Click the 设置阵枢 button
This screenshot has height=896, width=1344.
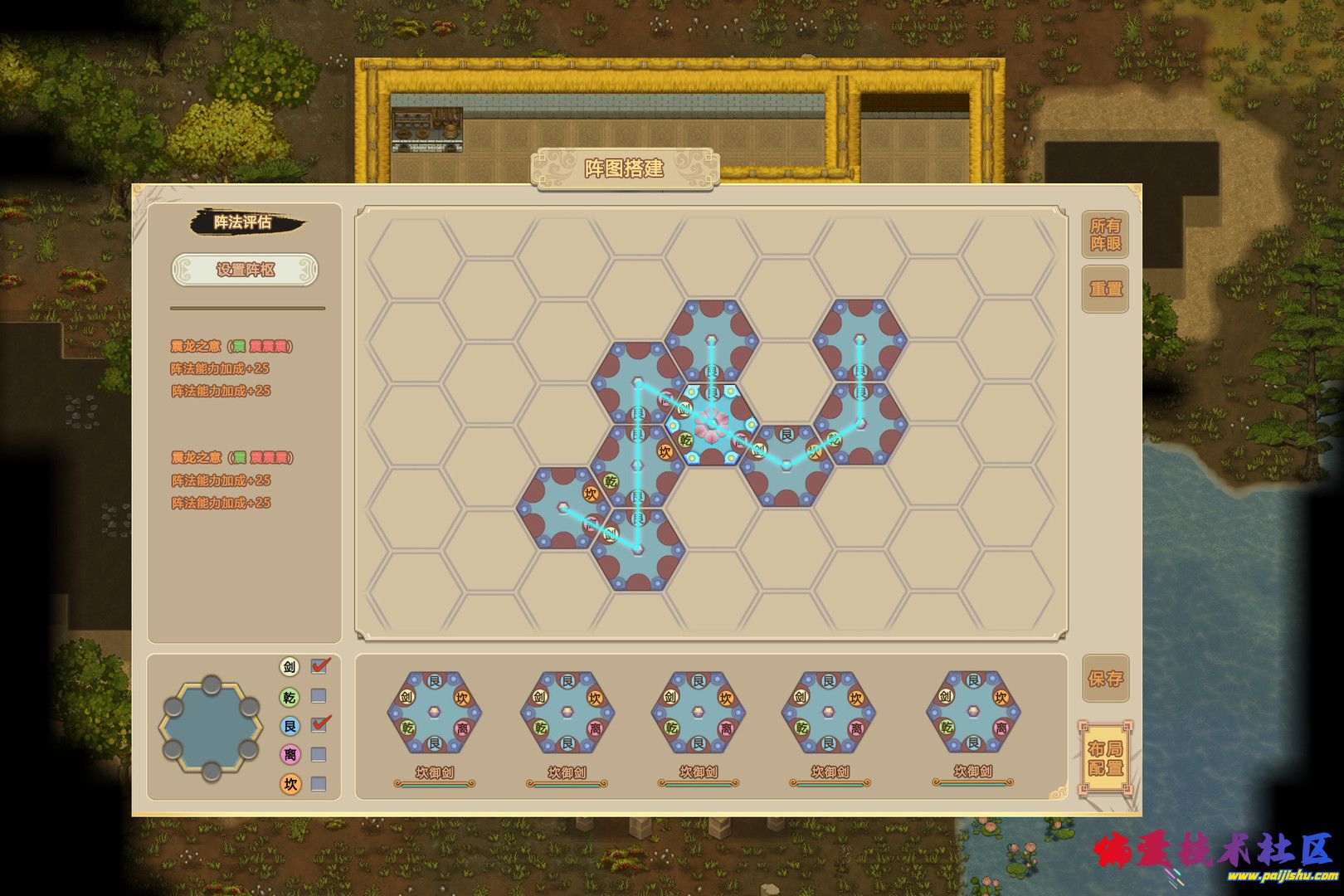coord(245,270)
